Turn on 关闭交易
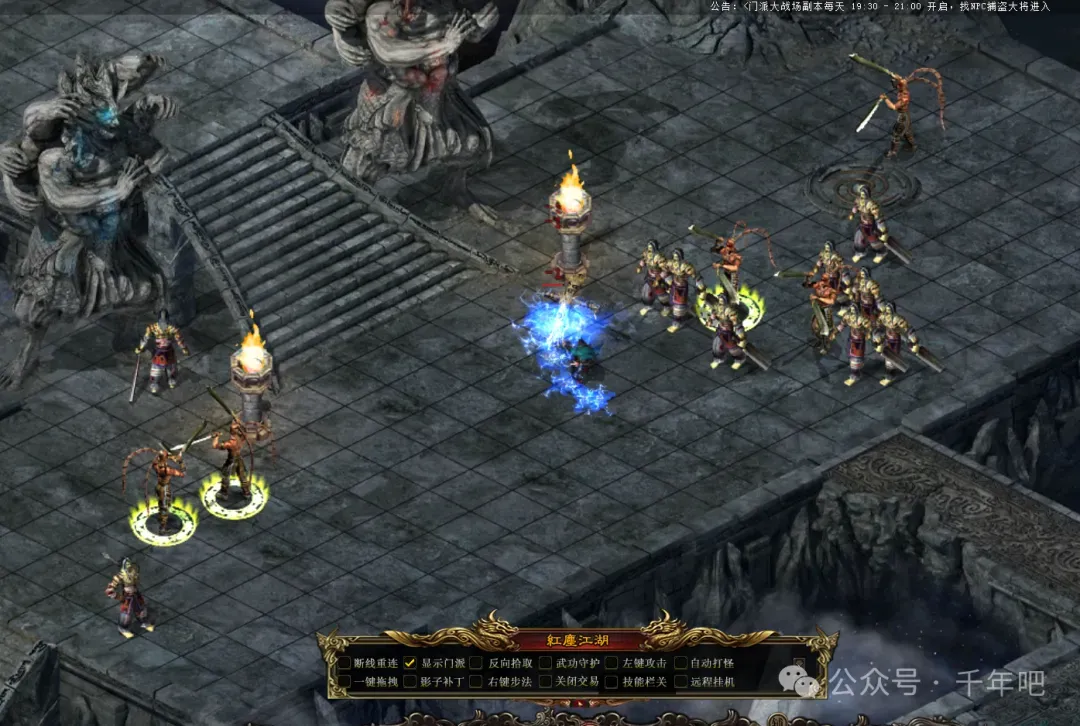This screenshot has height=726, width=1080. 545,681
